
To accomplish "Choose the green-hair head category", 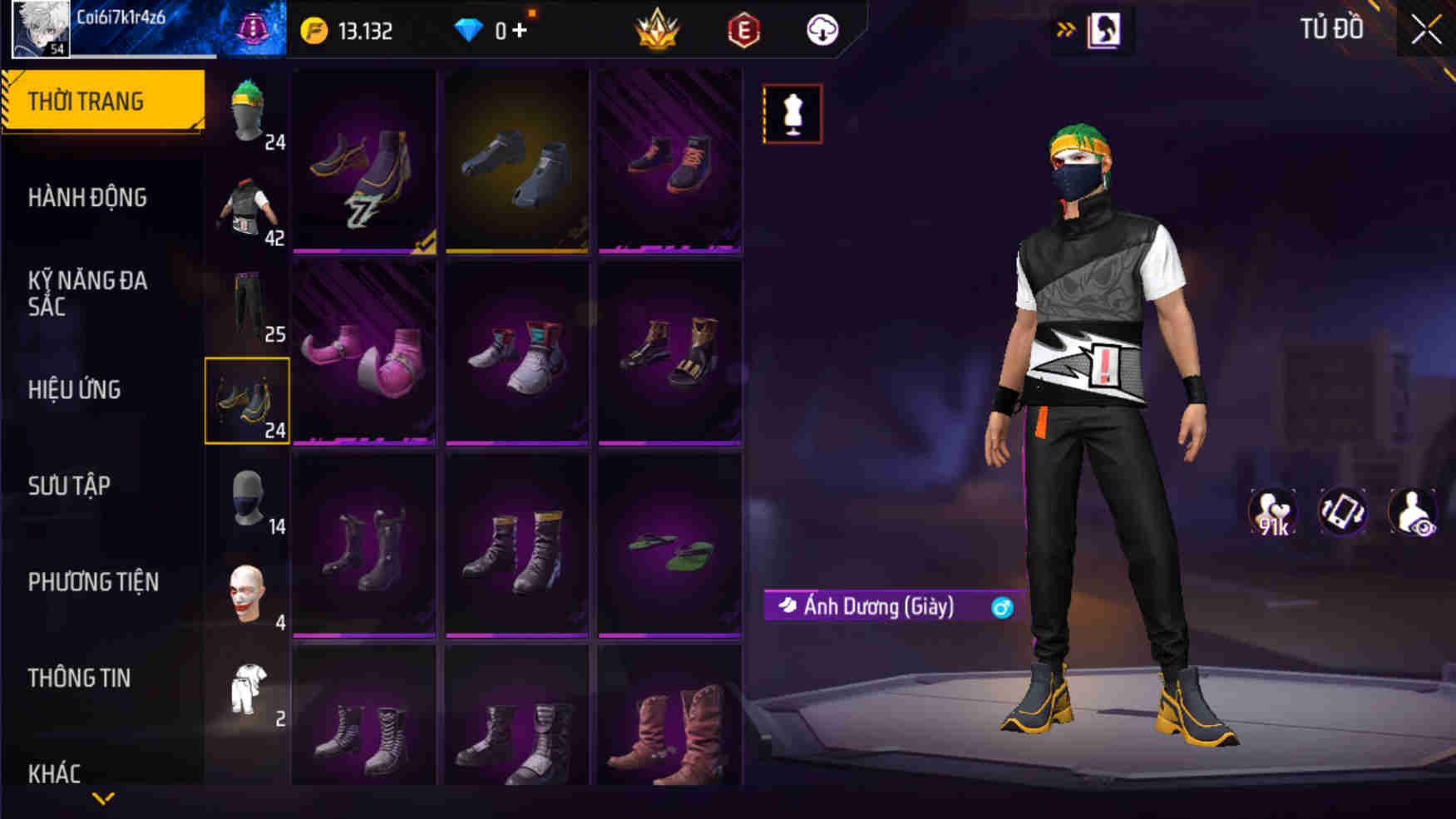I will [247, 112].
